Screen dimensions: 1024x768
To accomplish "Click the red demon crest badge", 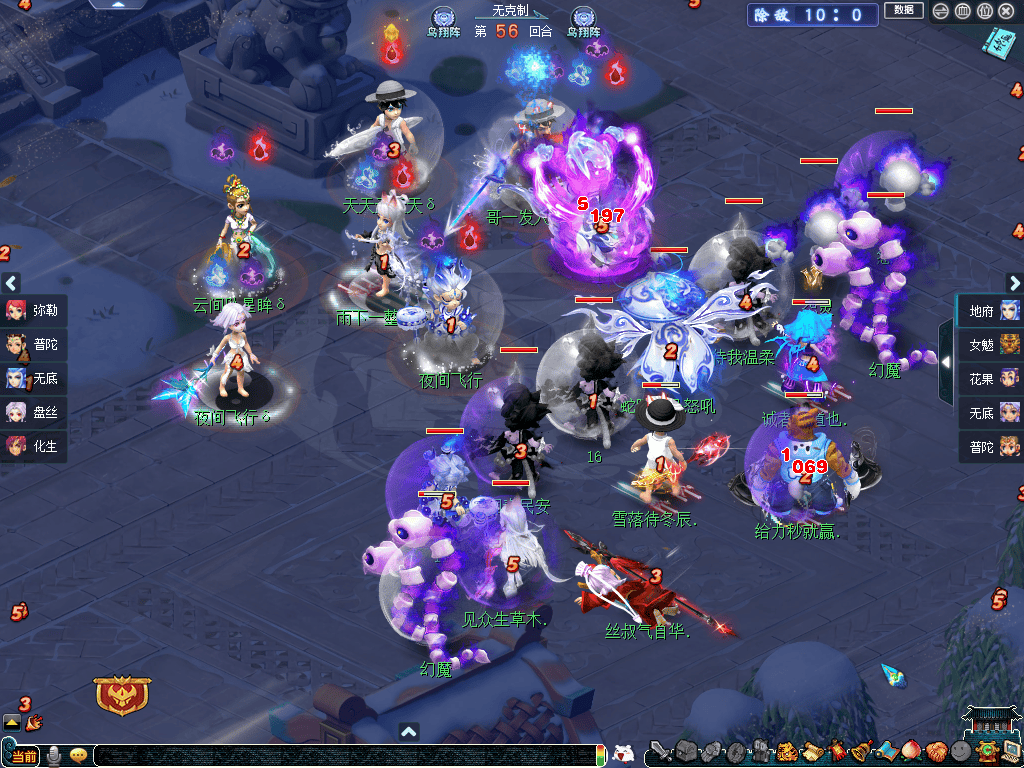I will point(122,694).
